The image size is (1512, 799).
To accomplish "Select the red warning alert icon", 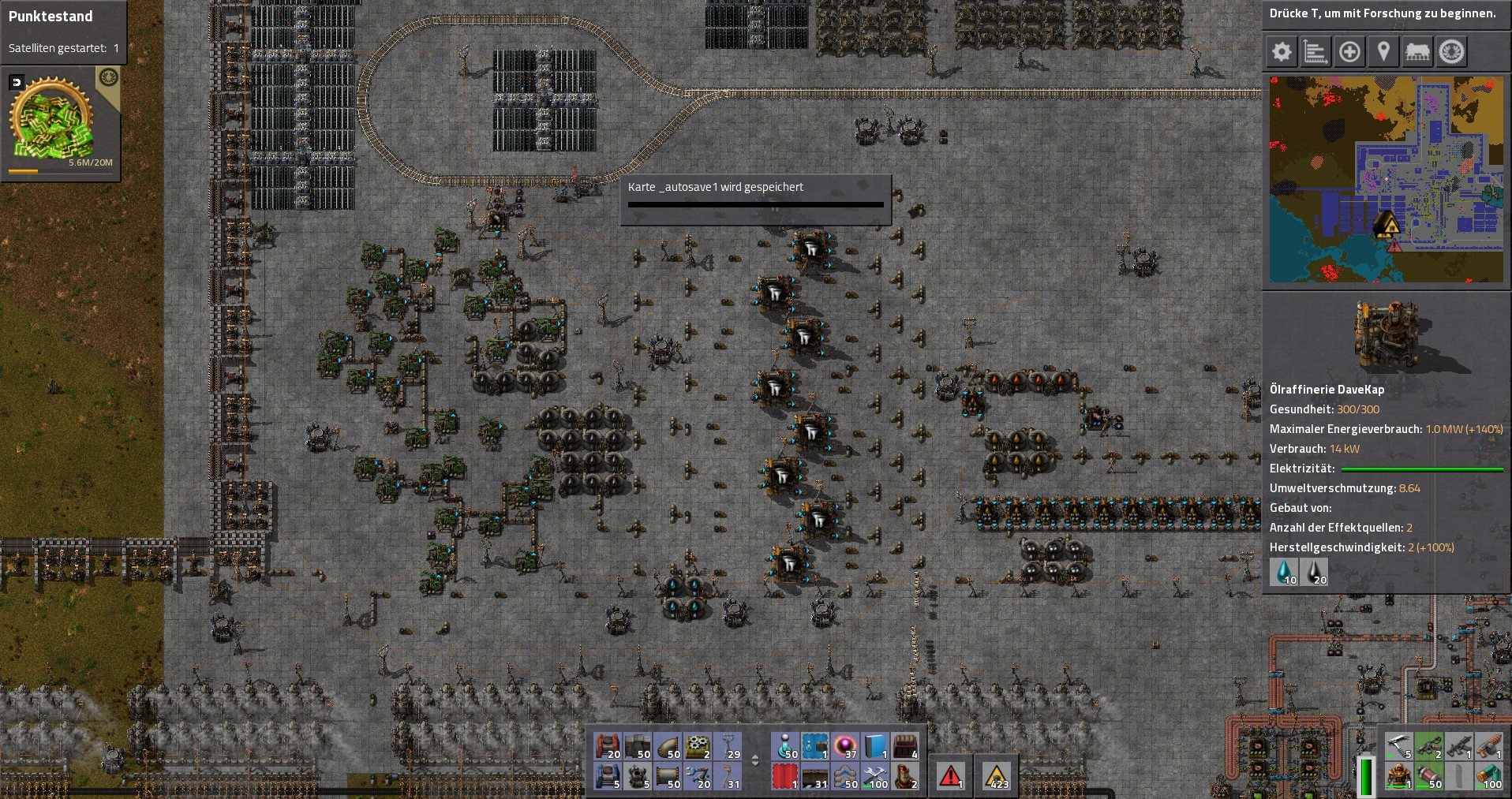I will pos(950,776).
